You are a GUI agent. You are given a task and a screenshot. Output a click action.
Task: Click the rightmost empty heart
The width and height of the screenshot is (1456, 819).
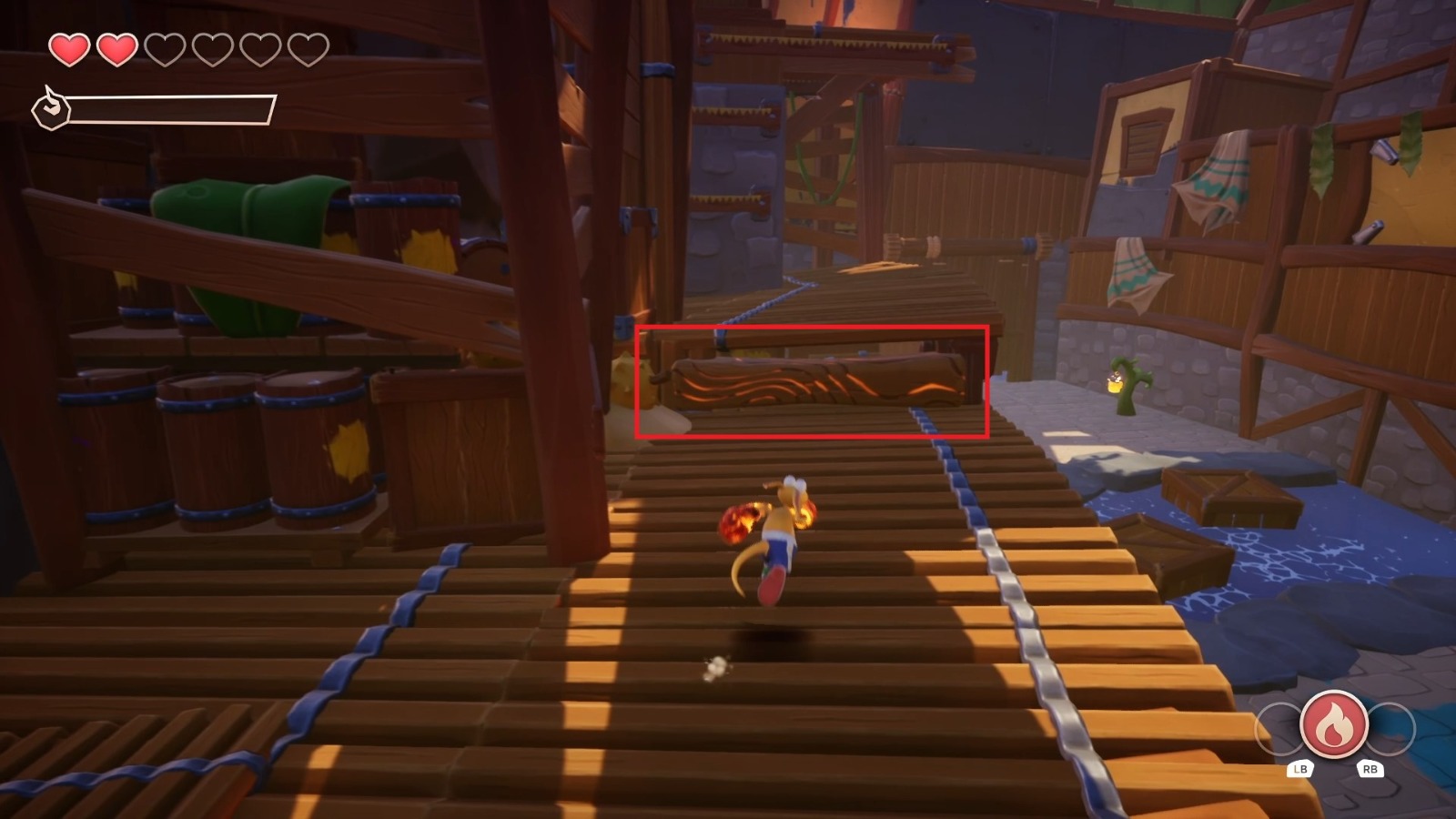(x=306, y=50)
